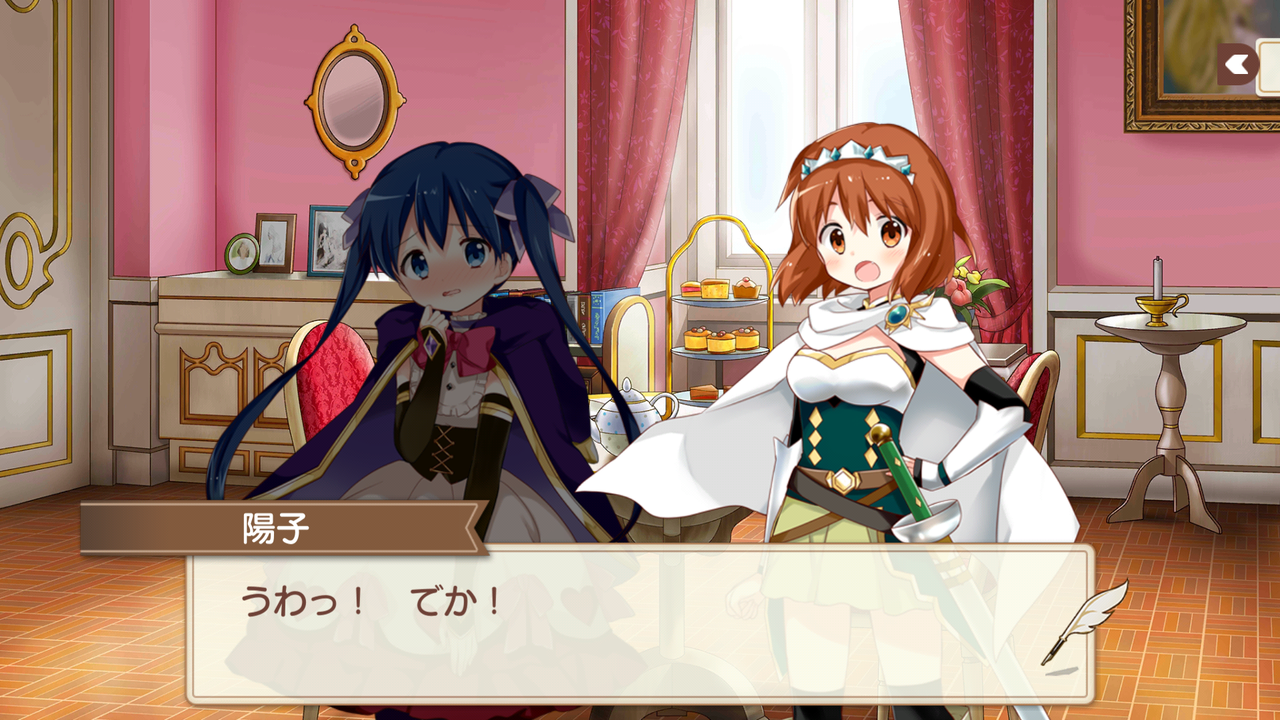Screen dimensions: 1280x720
Task: Expand the collapsed menu arrow tab
Action: point(1240,65)
